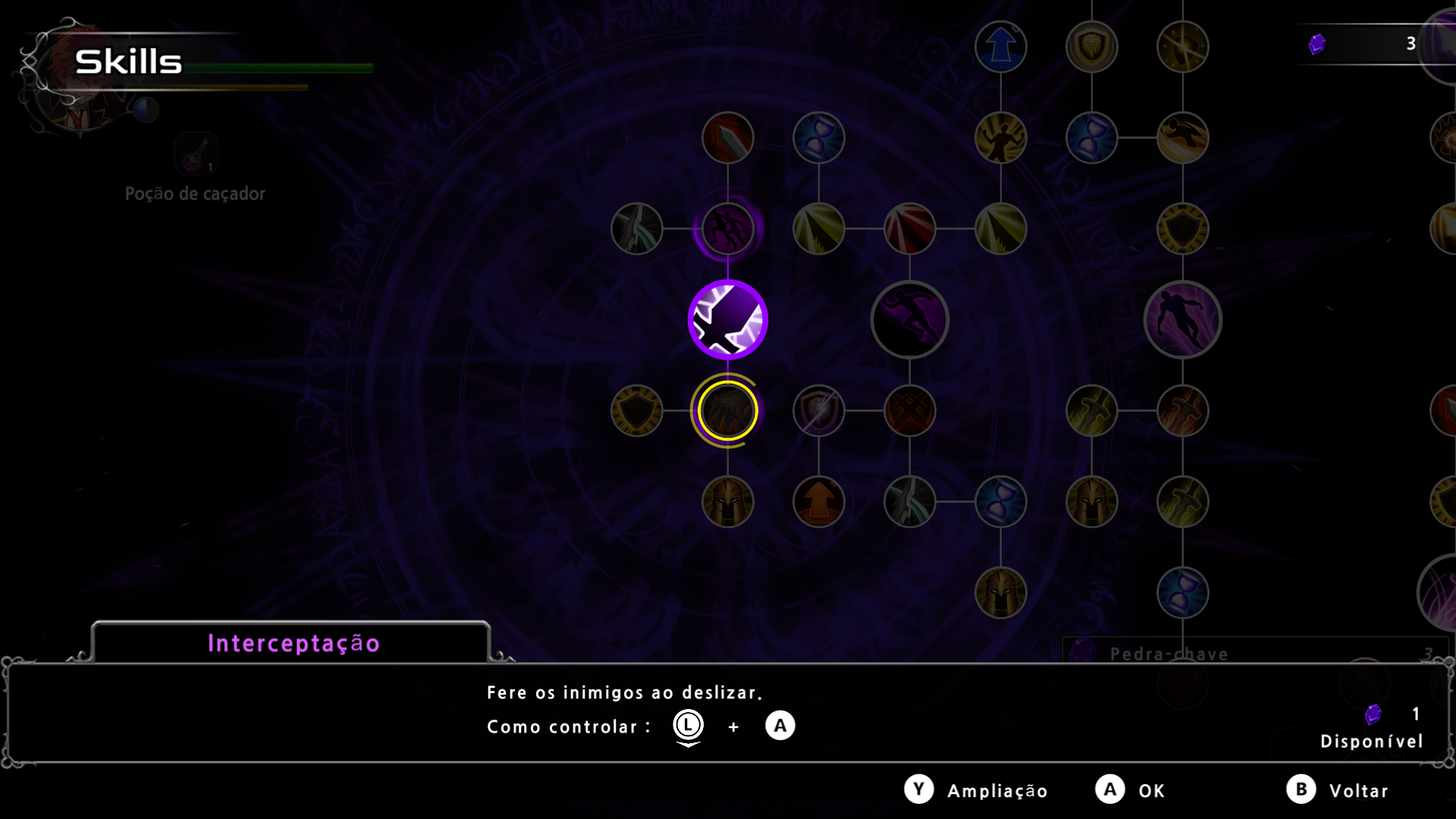The image size is (1456, 819).
Task: Select the orange dashing figure skill node
Action: click(1182, 138)
